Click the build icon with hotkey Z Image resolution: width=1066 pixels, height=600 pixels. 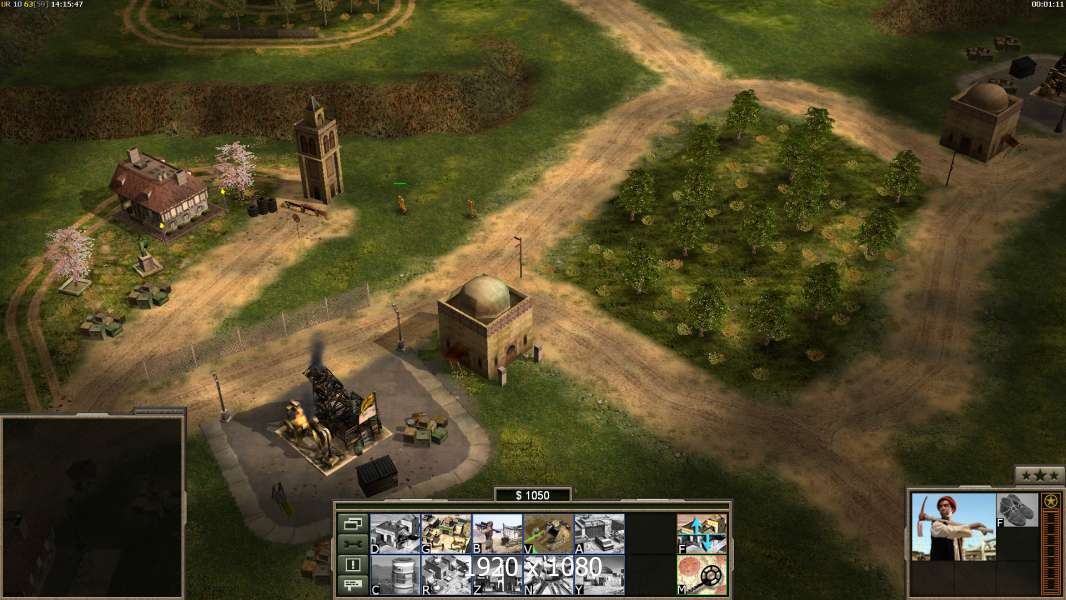pos(497,575)
